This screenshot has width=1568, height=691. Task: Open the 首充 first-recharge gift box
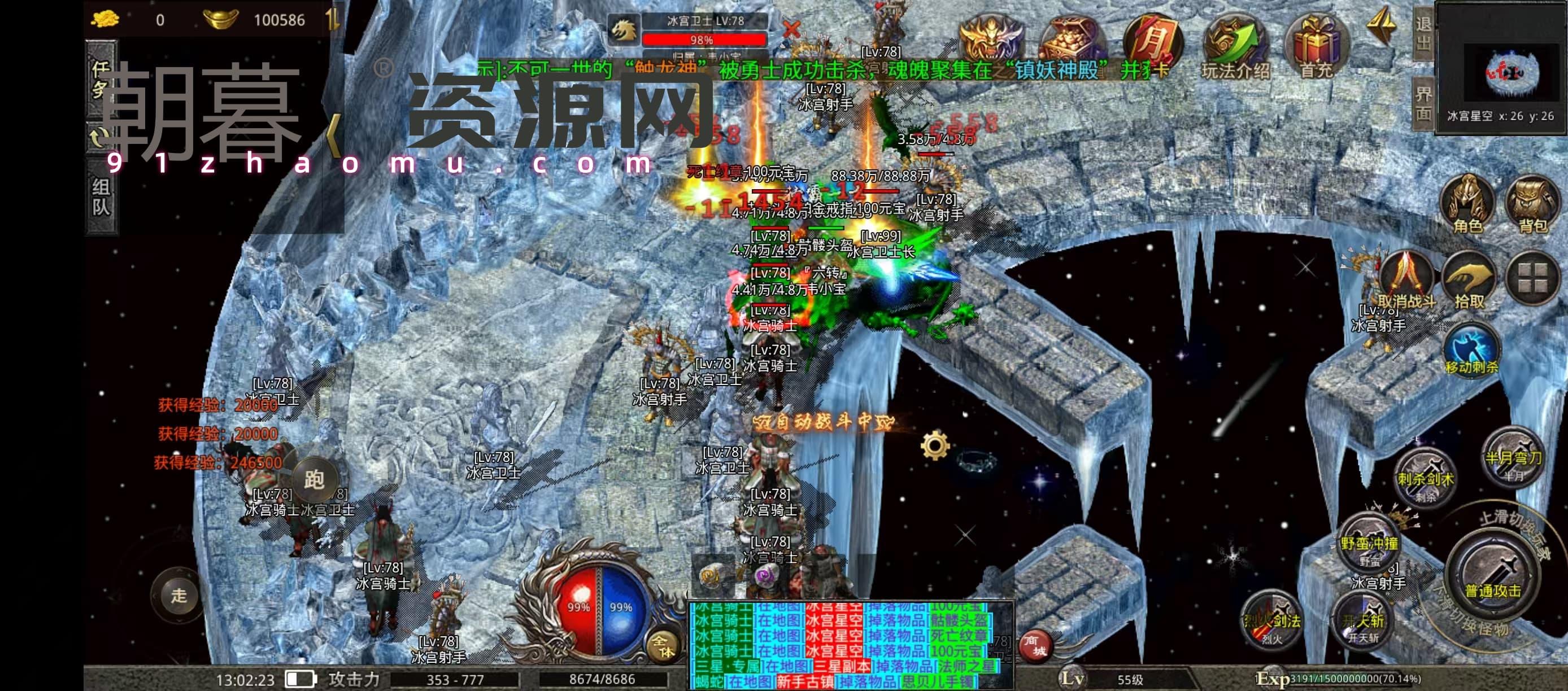coord(1316,46)
